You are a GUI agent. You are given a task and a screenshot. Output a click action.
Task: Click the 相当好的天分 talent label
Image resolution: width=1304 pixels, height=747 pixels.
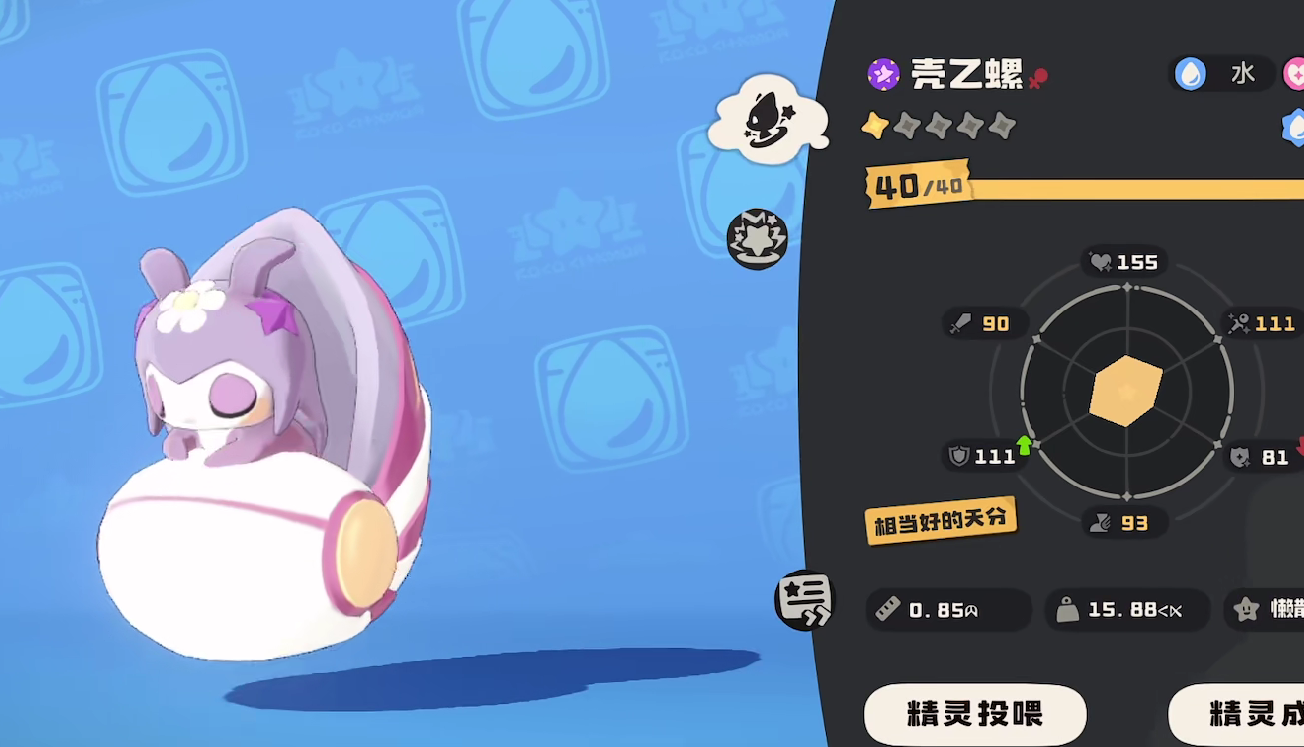click(941, 518)
